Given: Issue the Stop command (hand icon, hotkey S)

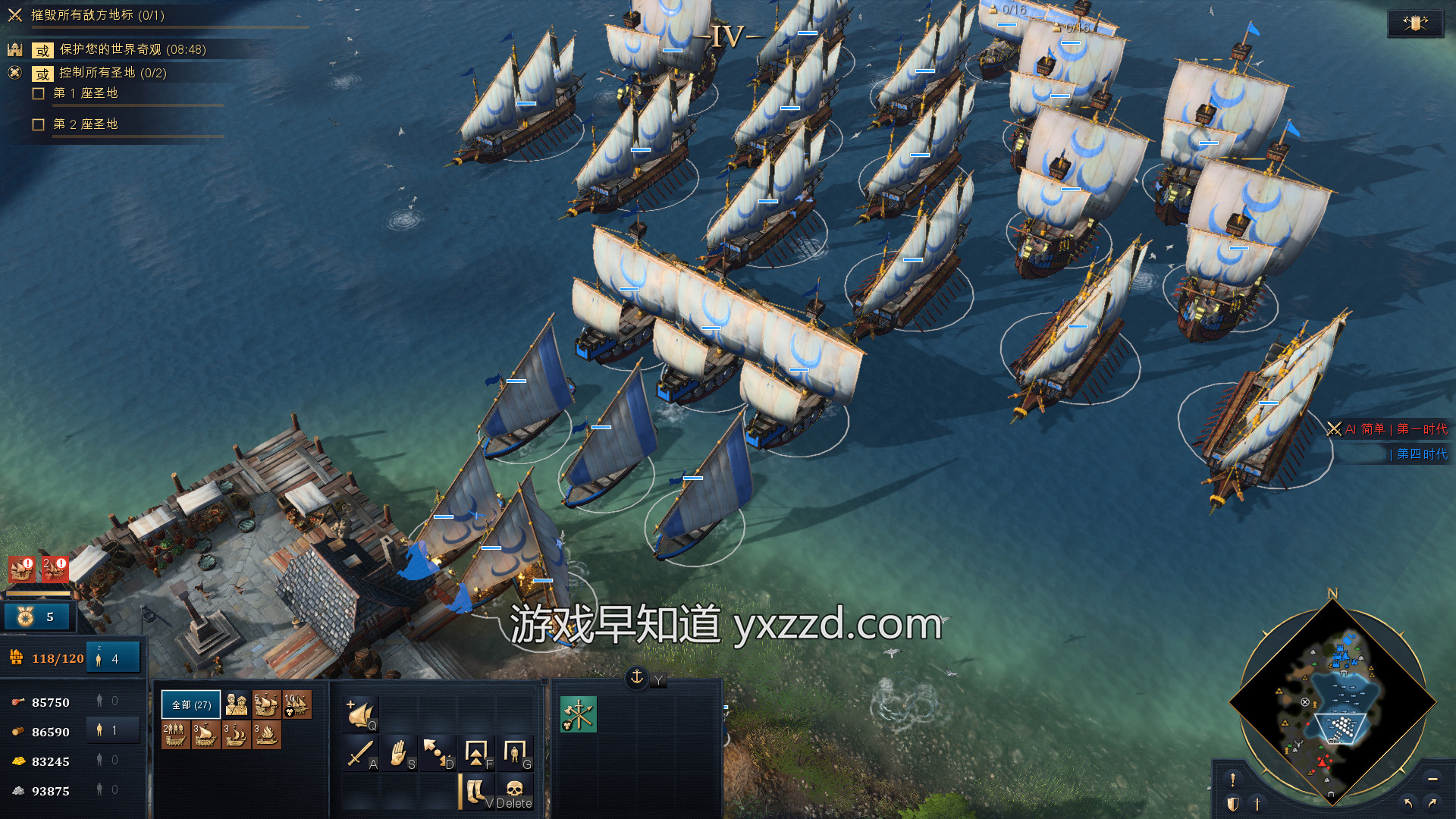Looking at the screenshot, I should click(x=398, y=753).
